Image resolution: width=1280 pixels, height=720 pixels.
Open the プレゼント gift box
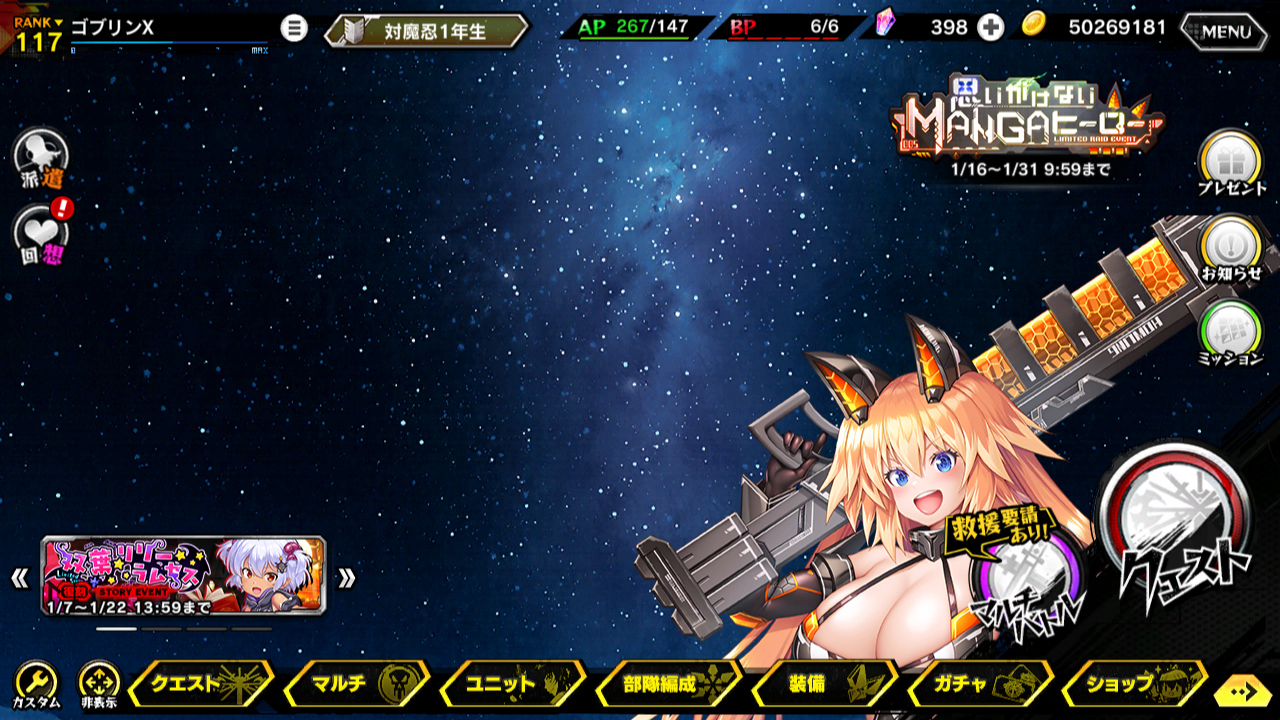pyautogui.click(x=1229, y=160)
